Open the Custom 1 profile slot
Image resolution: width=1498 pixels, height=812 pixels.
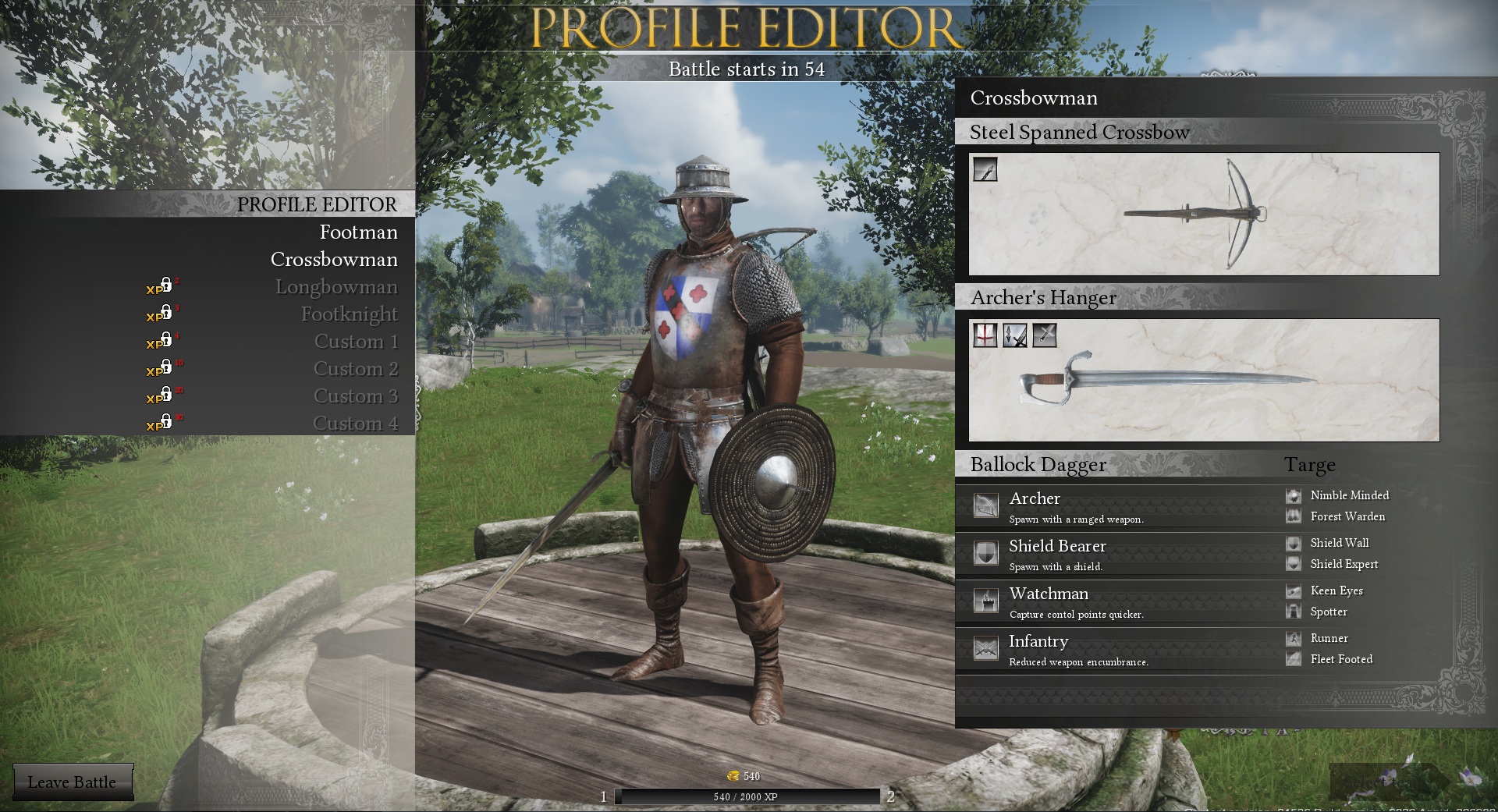click(x=356, y=342)
